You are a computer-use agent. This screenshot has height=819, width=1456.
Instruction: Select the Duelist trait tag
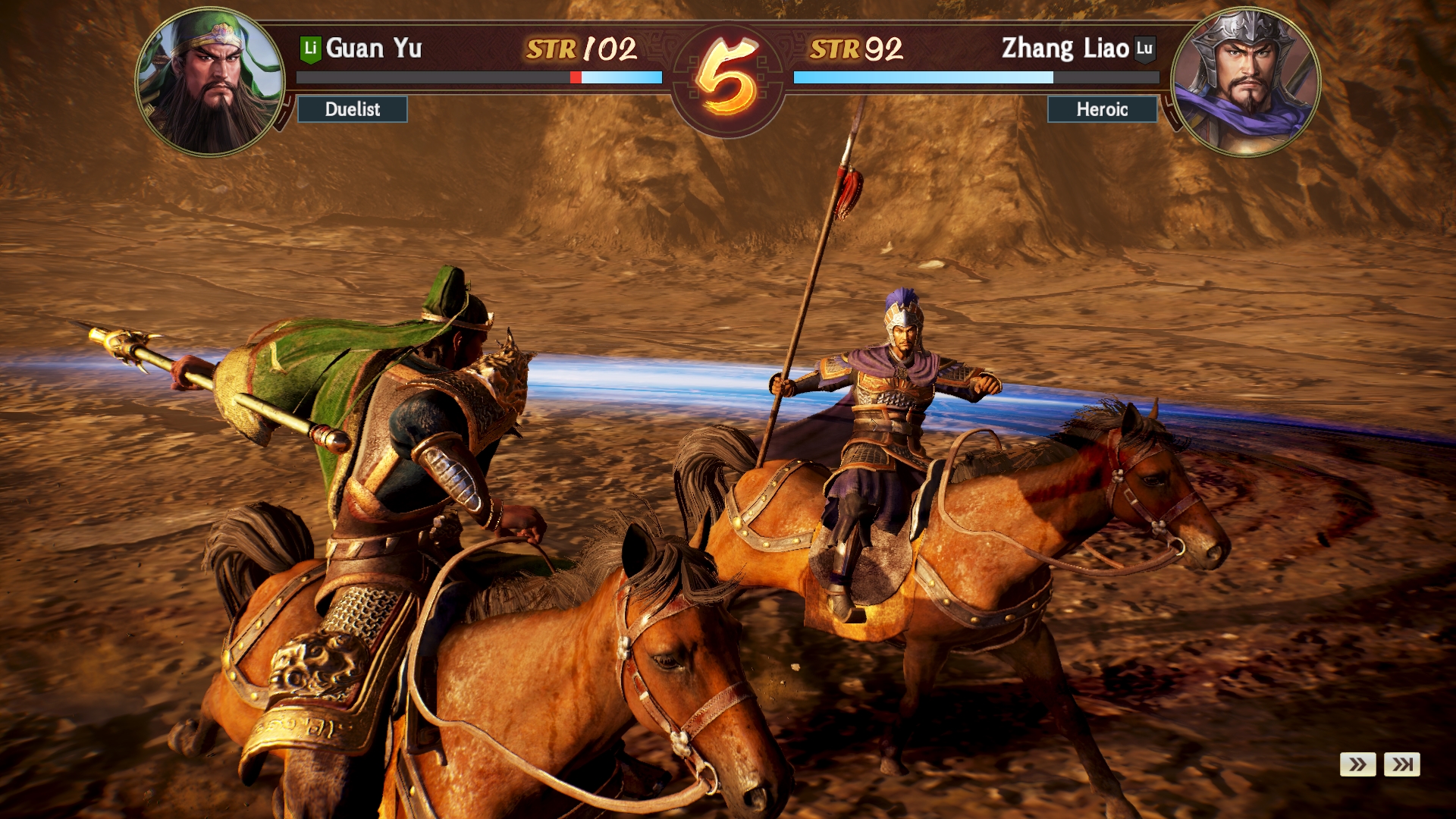tap(352, 110)
